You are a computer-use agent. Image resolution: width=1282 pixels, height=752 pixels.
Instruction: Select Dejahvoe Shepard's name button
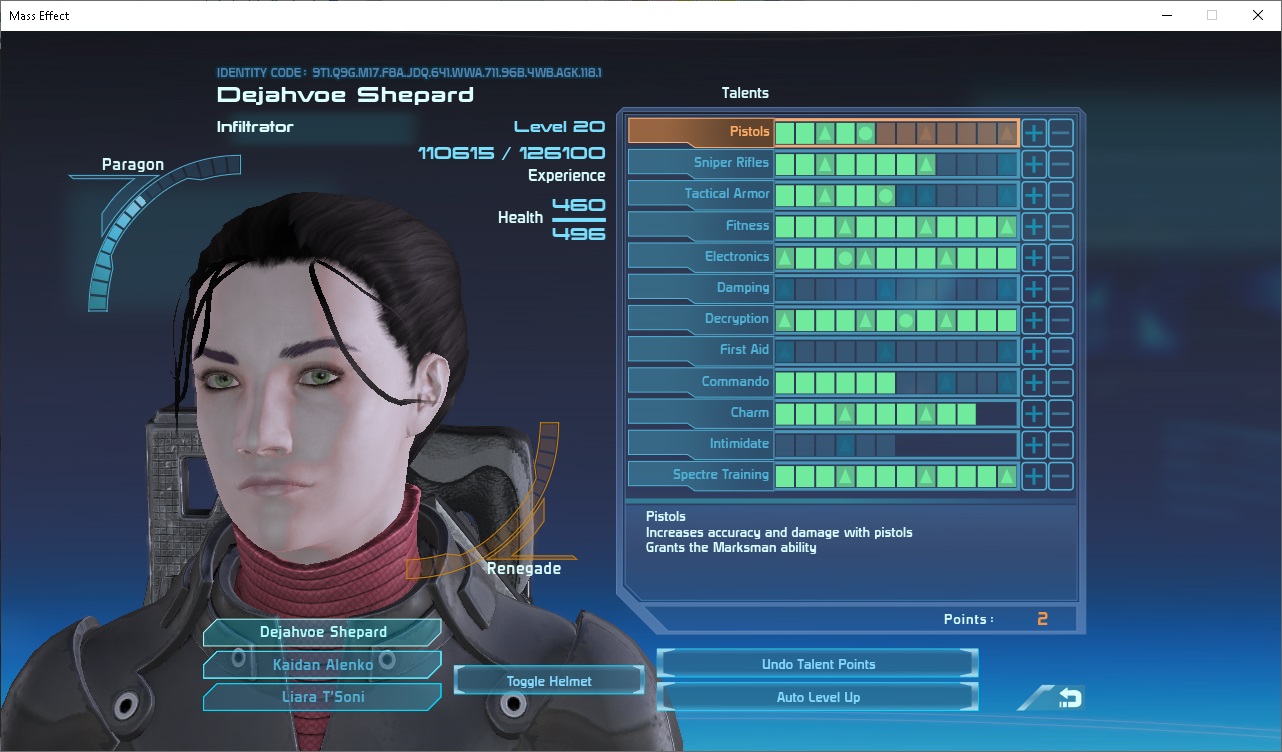point(321,632)
